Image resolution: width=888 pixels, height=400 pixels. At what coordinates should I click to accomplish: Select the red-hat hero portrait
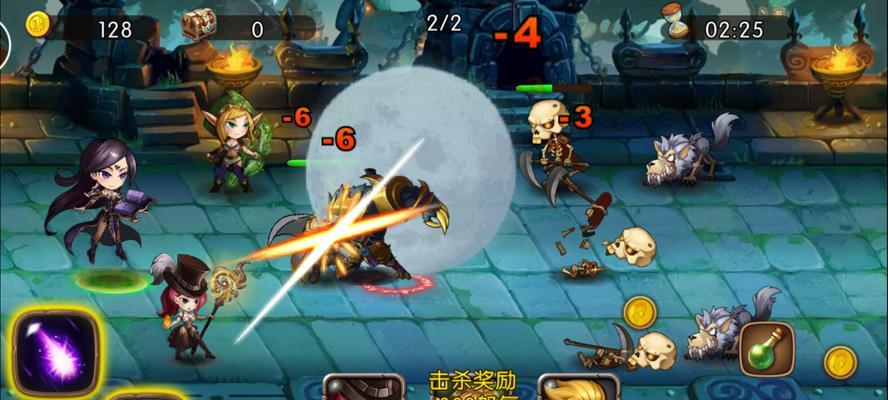click(x=362, y=388)
